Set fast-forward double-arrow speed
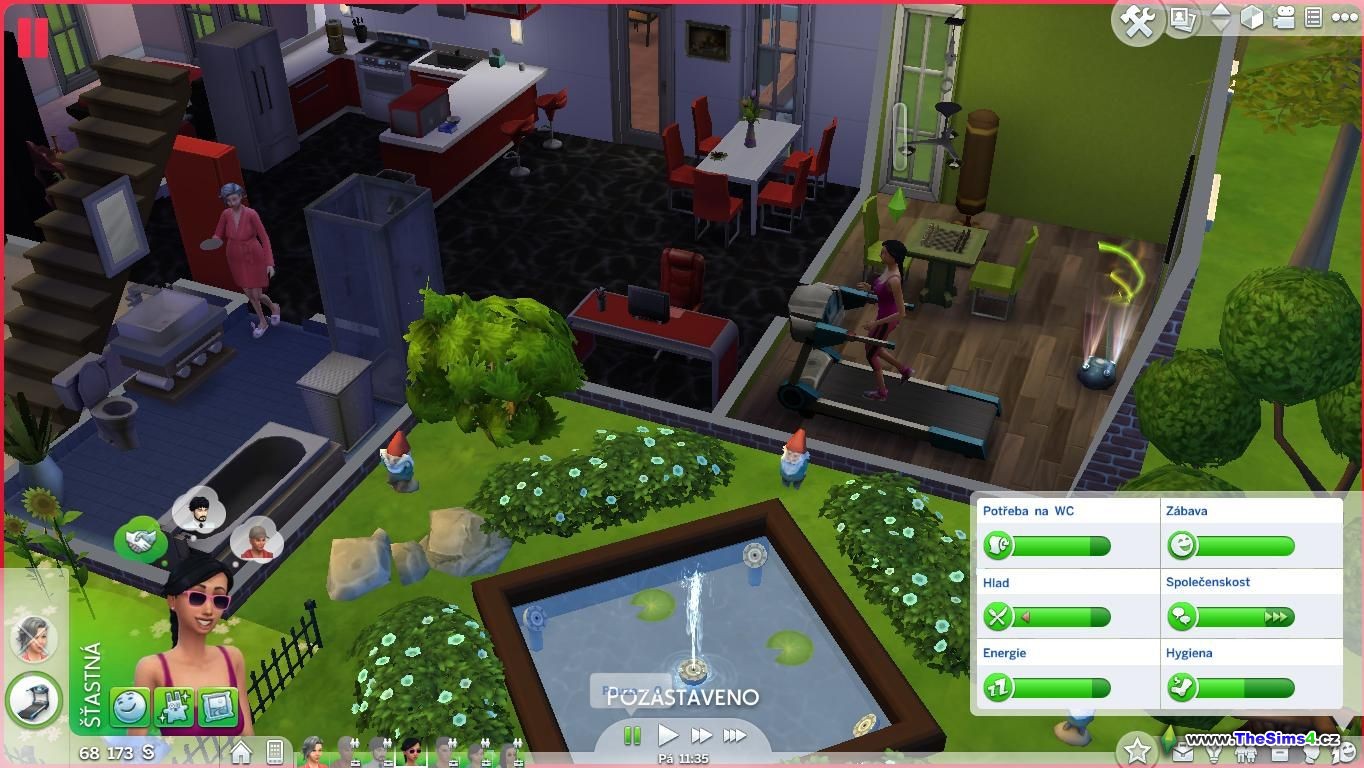Screen dimensions: 1364x768 coord(701,736)
